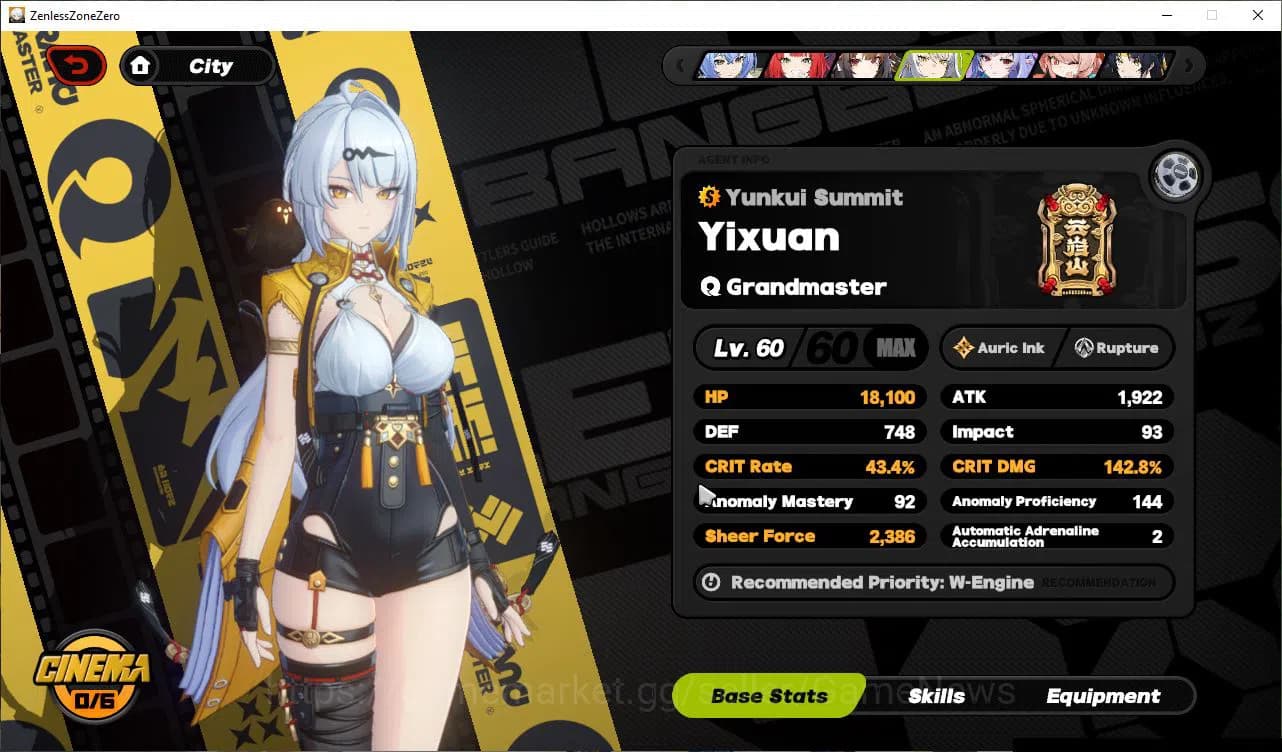
Task: Click the Lv. 60 MAX level display
Action: pos(810,348)
